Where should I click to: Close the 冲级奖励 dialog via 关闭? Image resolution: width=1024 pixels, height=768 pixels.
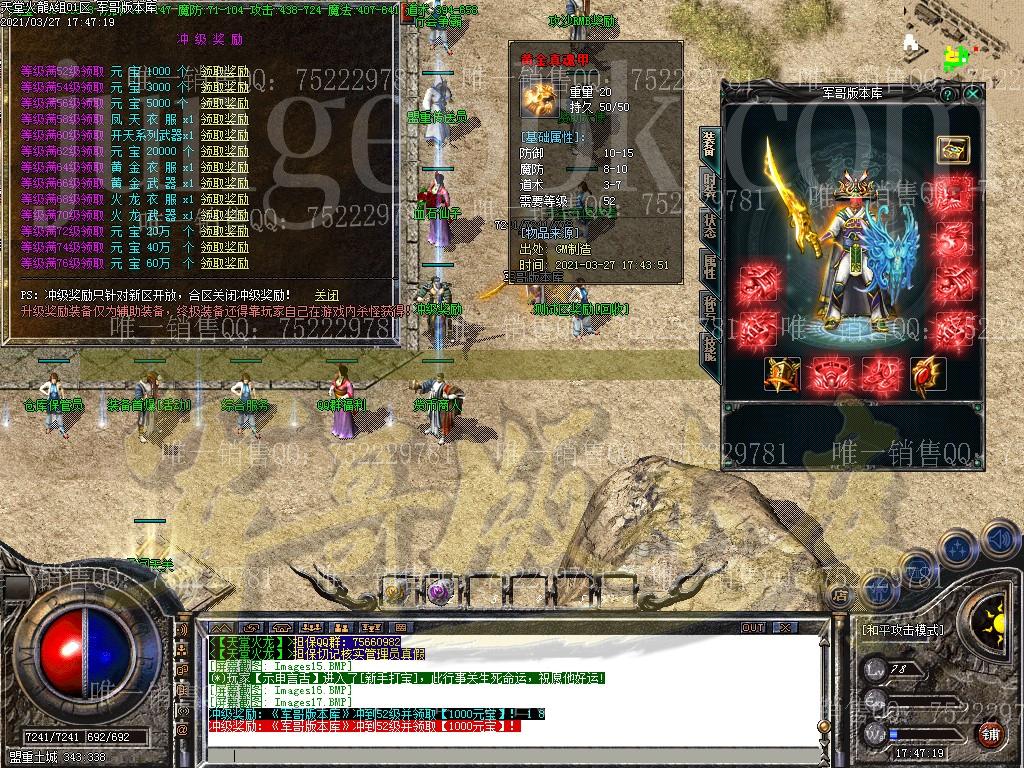click(326, 296)
